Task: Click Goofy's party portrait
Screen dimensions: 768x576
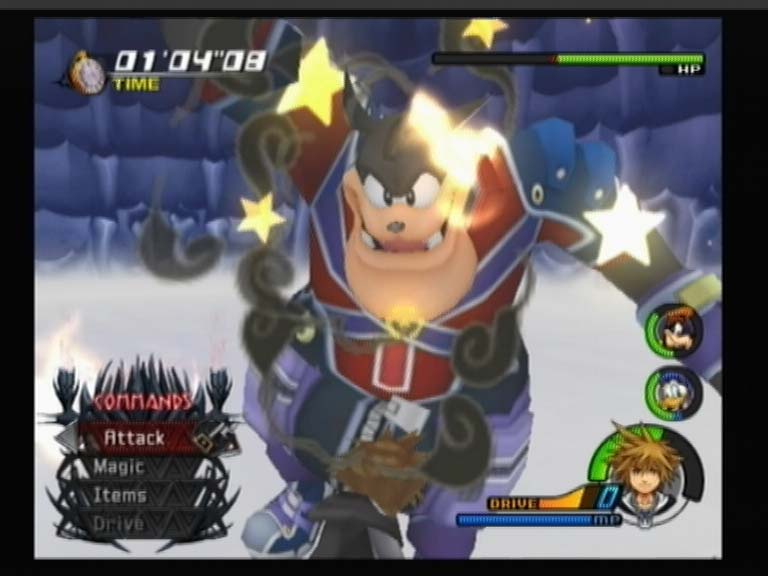Action: [676, 331]
